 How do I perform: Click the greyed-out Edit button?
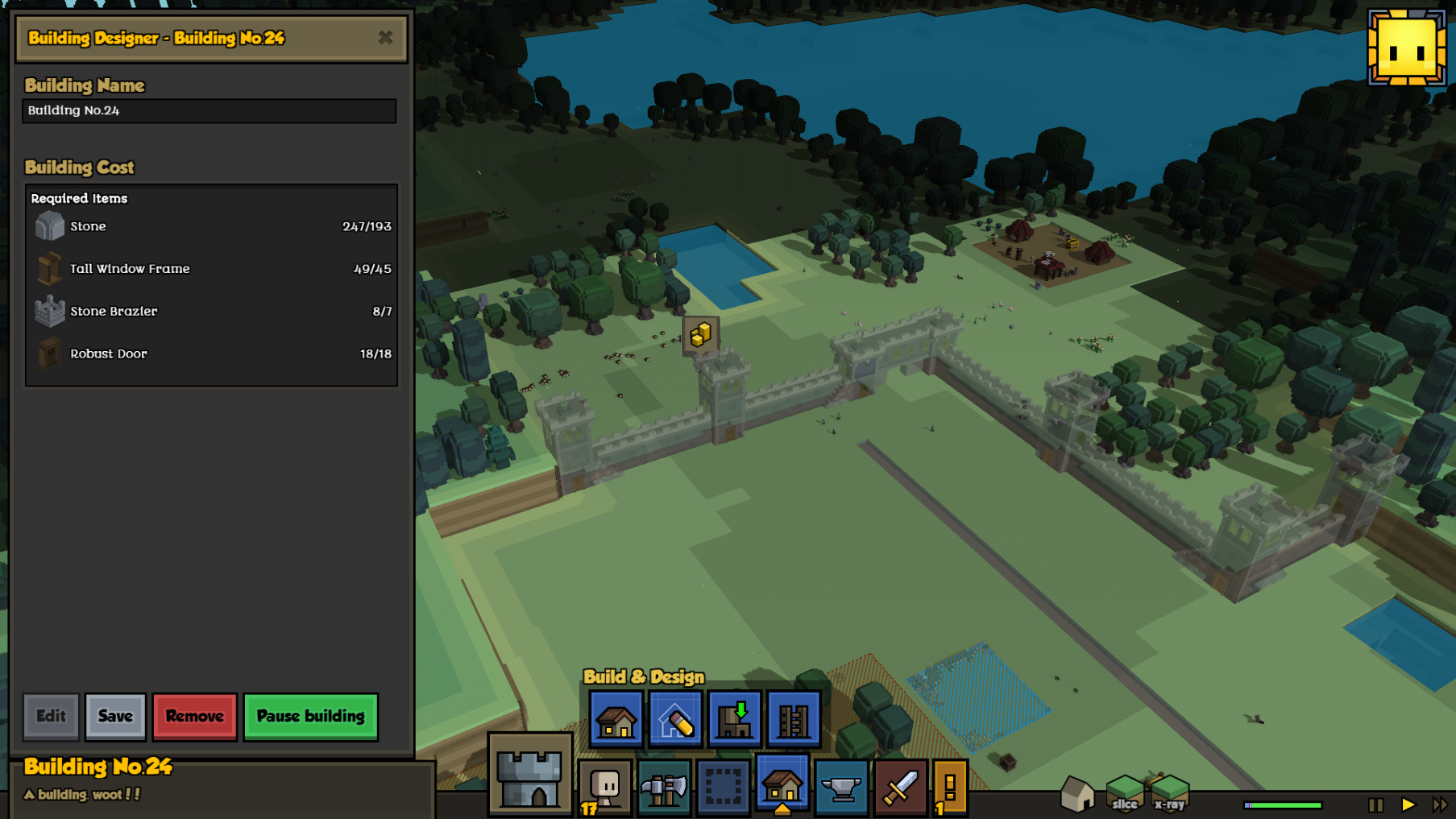click(x=51, y=716)
